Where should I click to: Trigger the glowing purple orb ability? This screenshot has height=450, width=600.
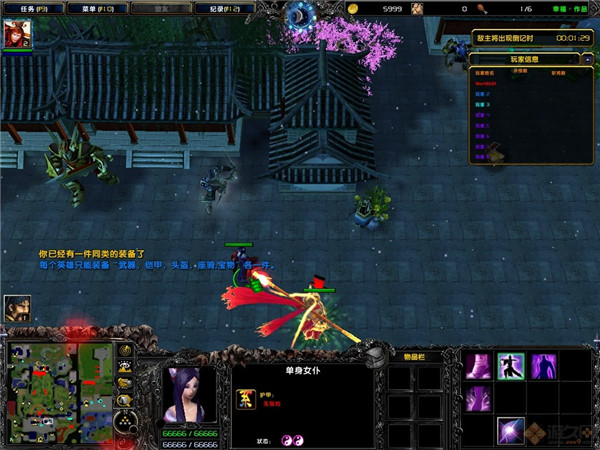click(x=511, y=431)
